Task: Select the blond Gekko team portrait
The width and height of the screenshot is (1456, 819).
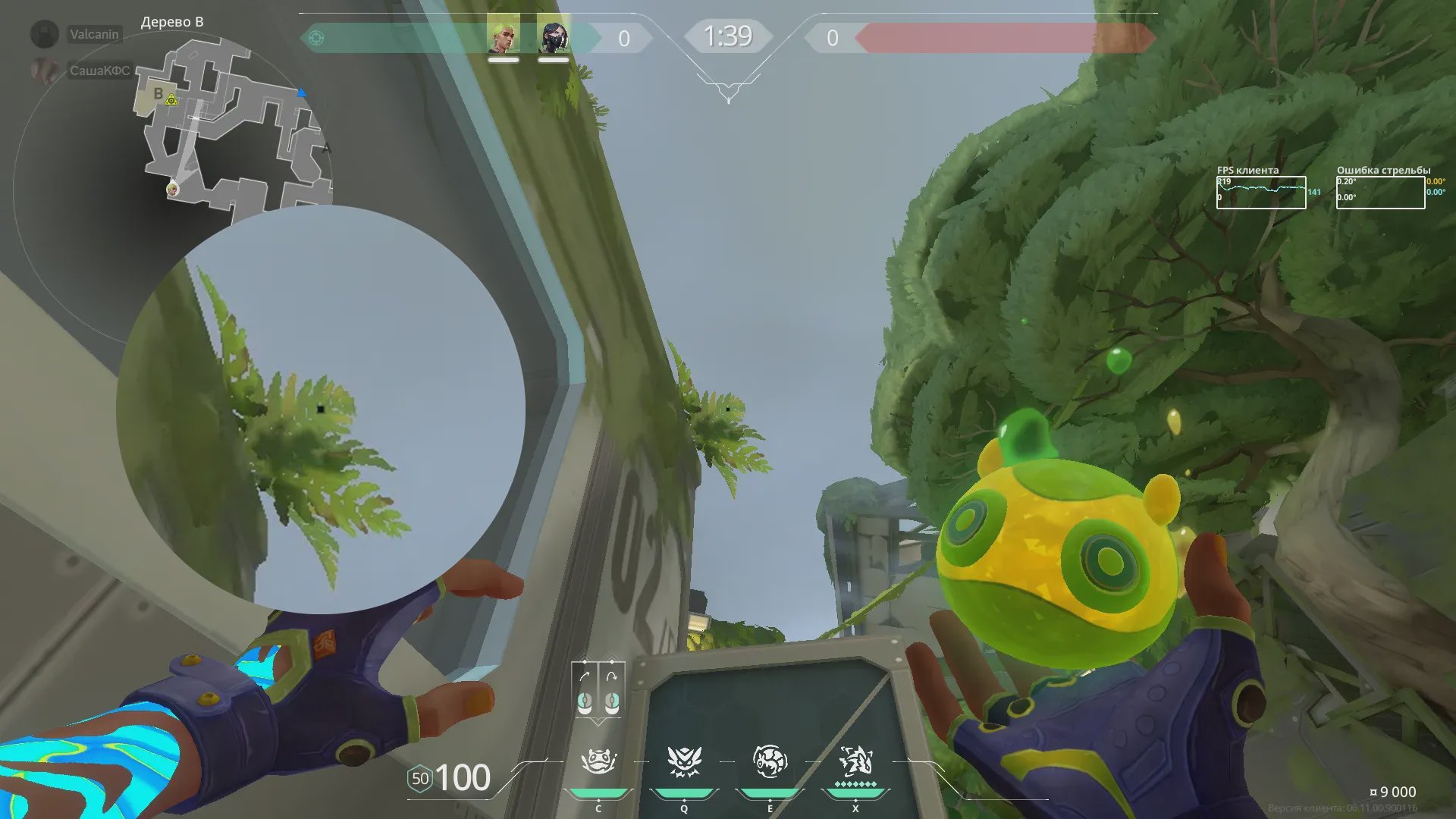Action: click(503, 35)
